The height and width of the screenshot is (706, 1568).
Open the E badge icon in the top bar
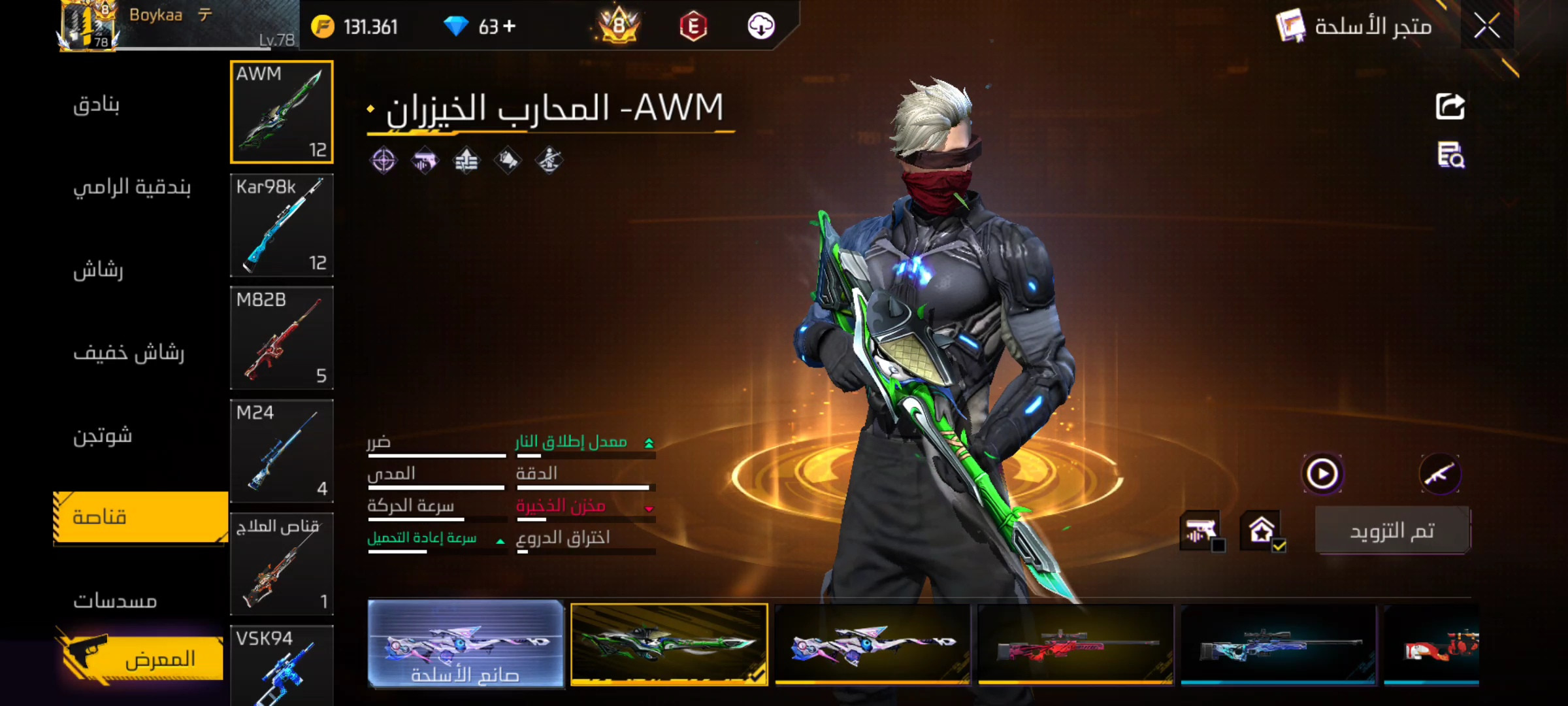pos(693,26)
